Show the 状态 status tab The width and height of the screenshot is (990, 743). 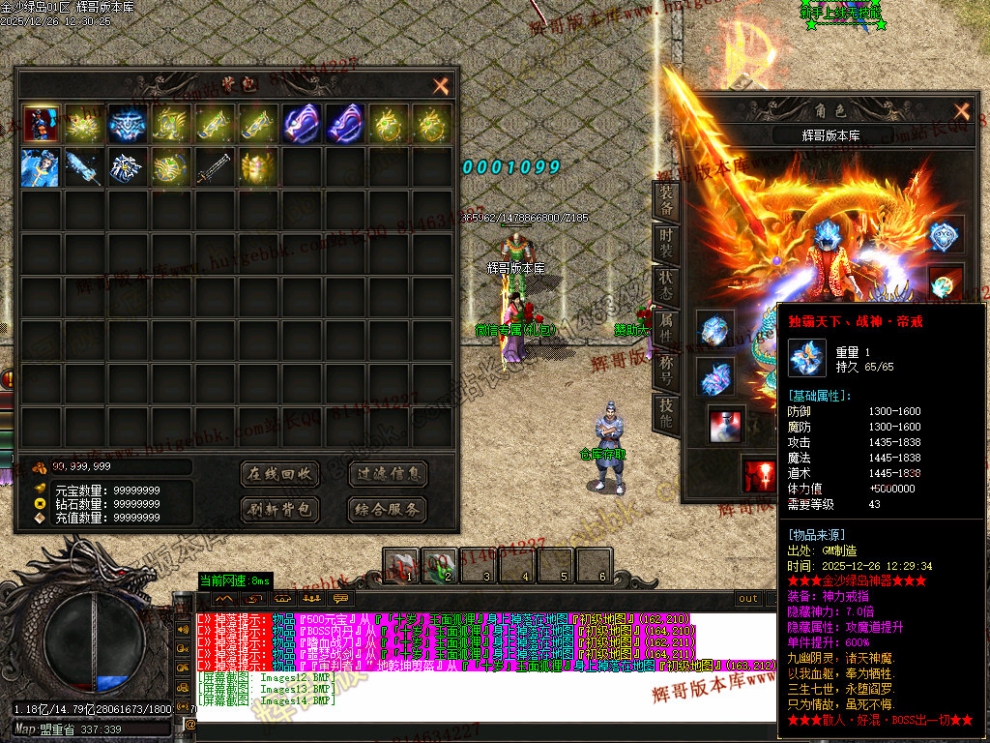tap(666, 283)
